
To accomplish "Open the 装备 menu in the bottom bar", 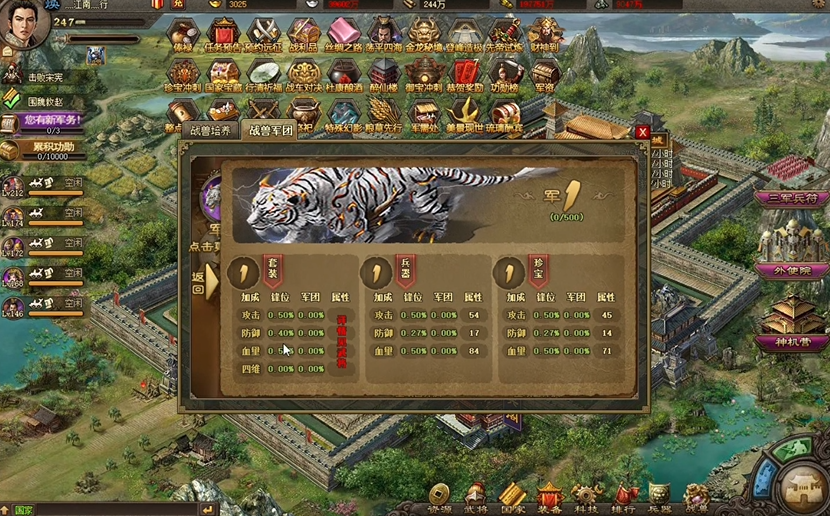I will point(549,497).
